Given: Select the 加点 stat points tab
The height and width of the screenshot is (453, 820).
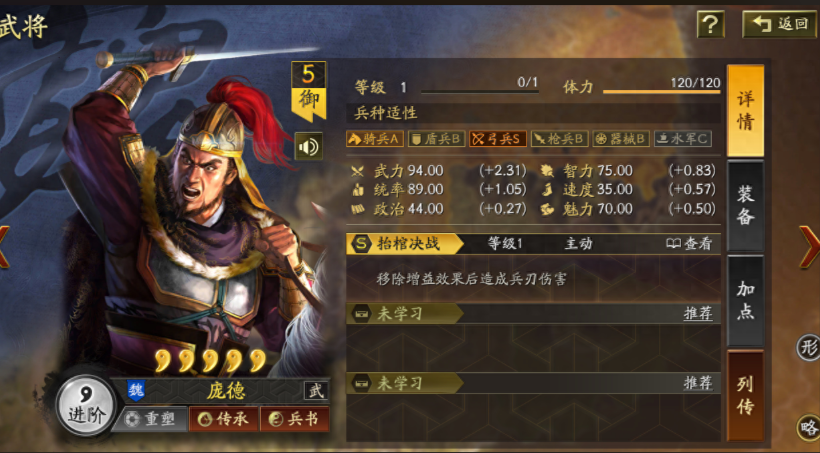Looking at the screenshot, I should click(745, 300).
